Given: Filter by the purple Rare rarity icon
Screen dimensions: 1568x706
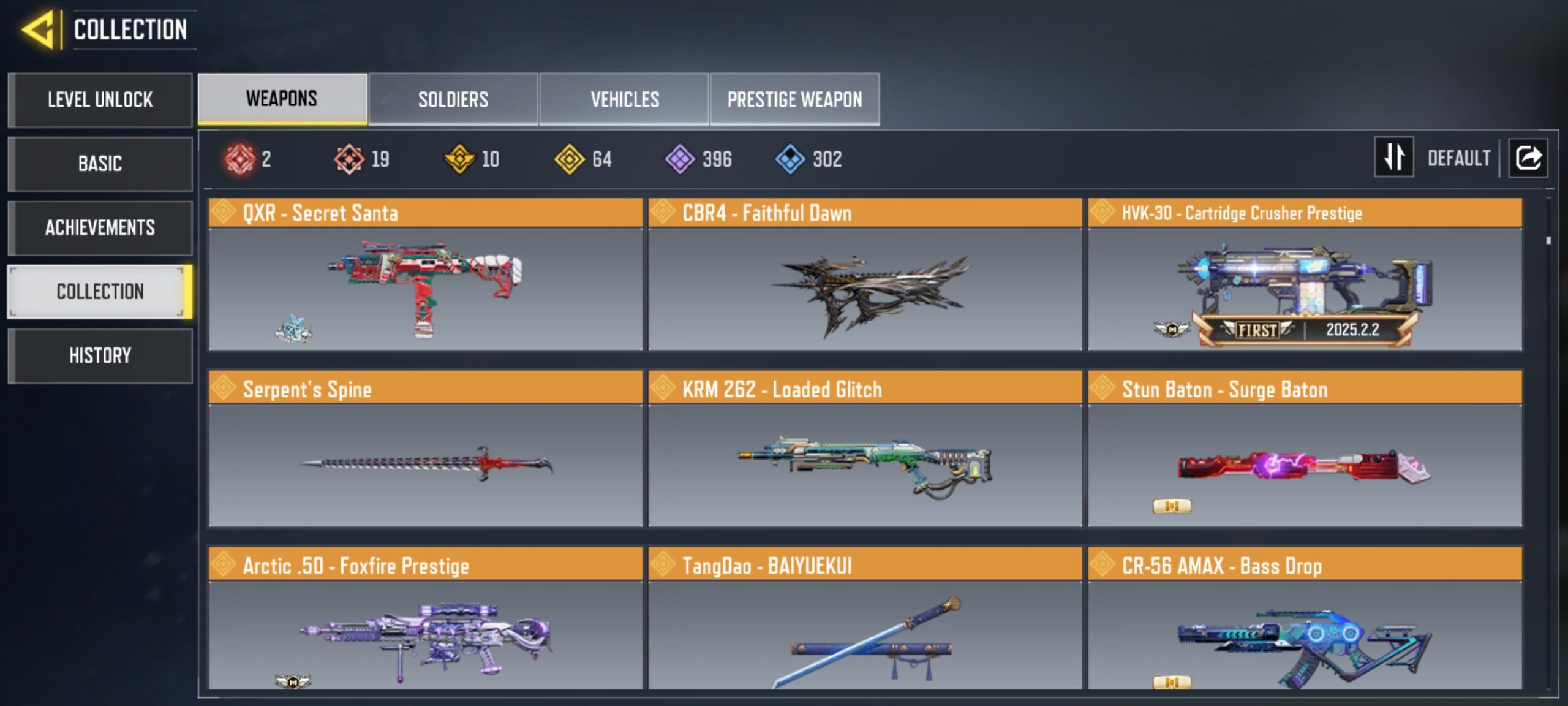Looking at the screenshot, I should pos(680,159).
